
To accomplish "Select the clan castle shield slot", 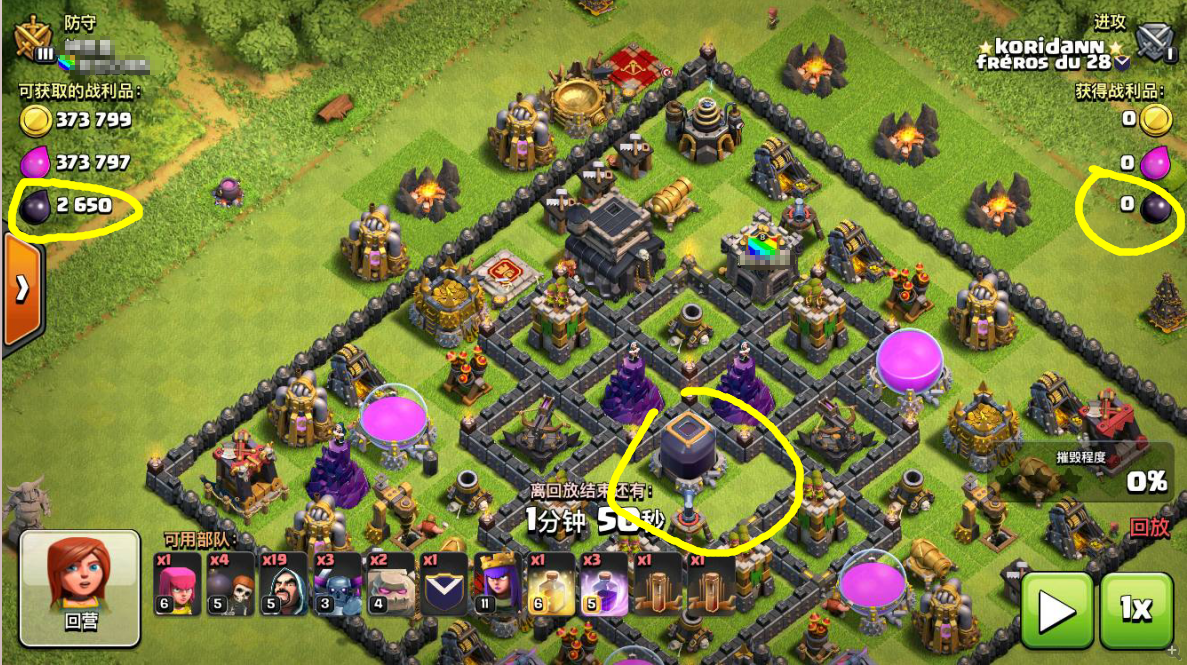I will 443,584.
